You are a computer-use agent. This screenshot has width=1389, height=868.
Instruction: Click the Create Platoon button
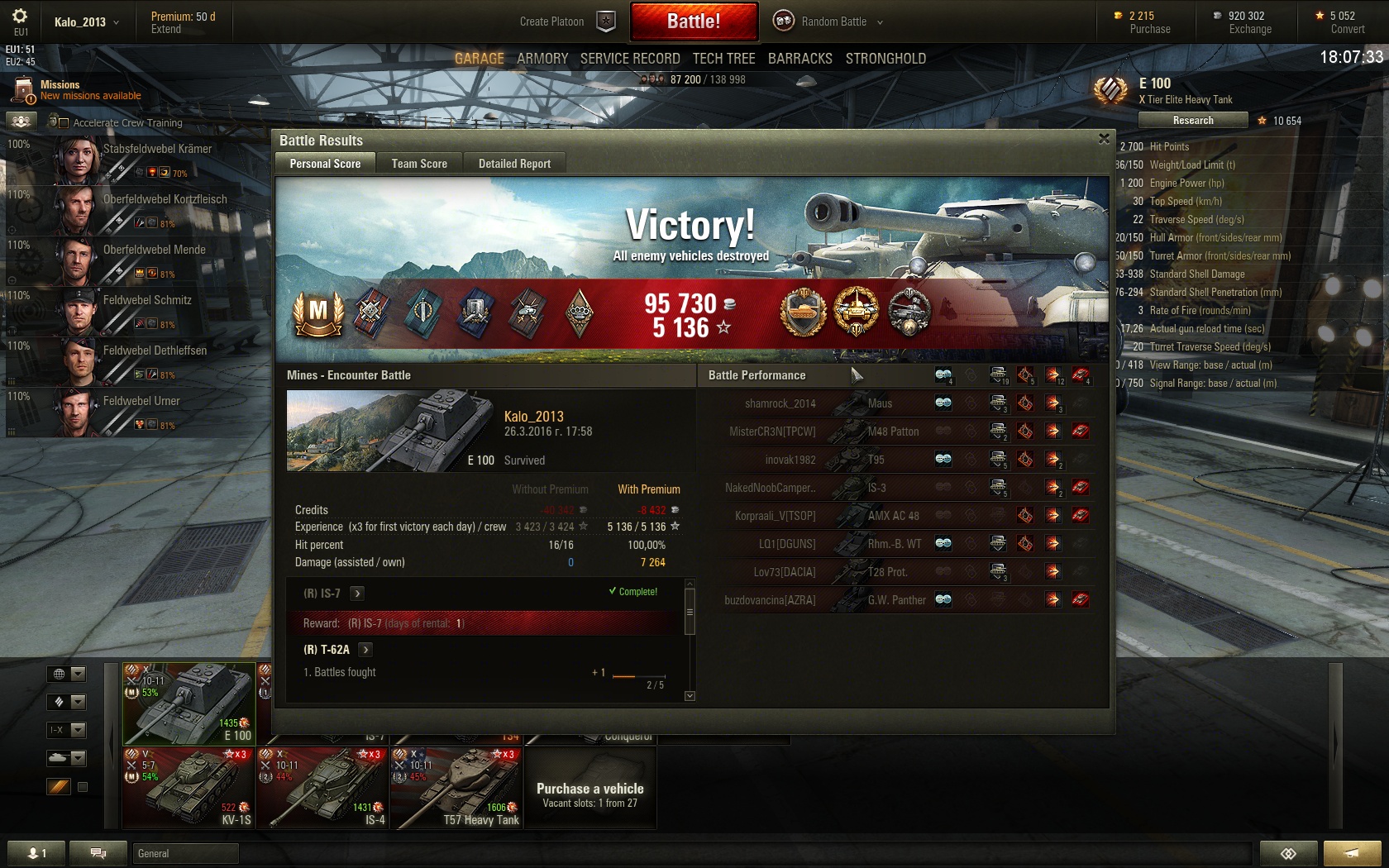coord(567,21)
